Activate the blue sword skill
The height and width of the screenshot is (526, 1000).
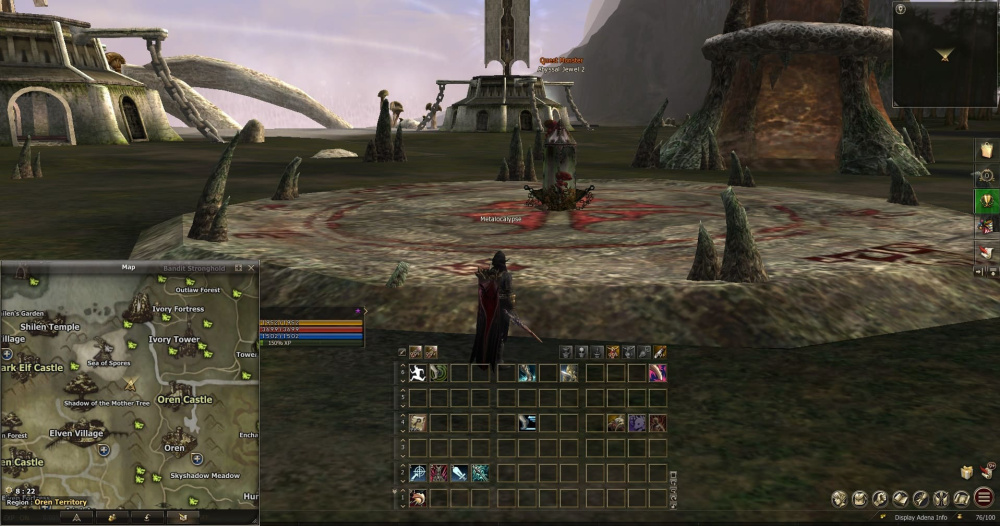459,473
